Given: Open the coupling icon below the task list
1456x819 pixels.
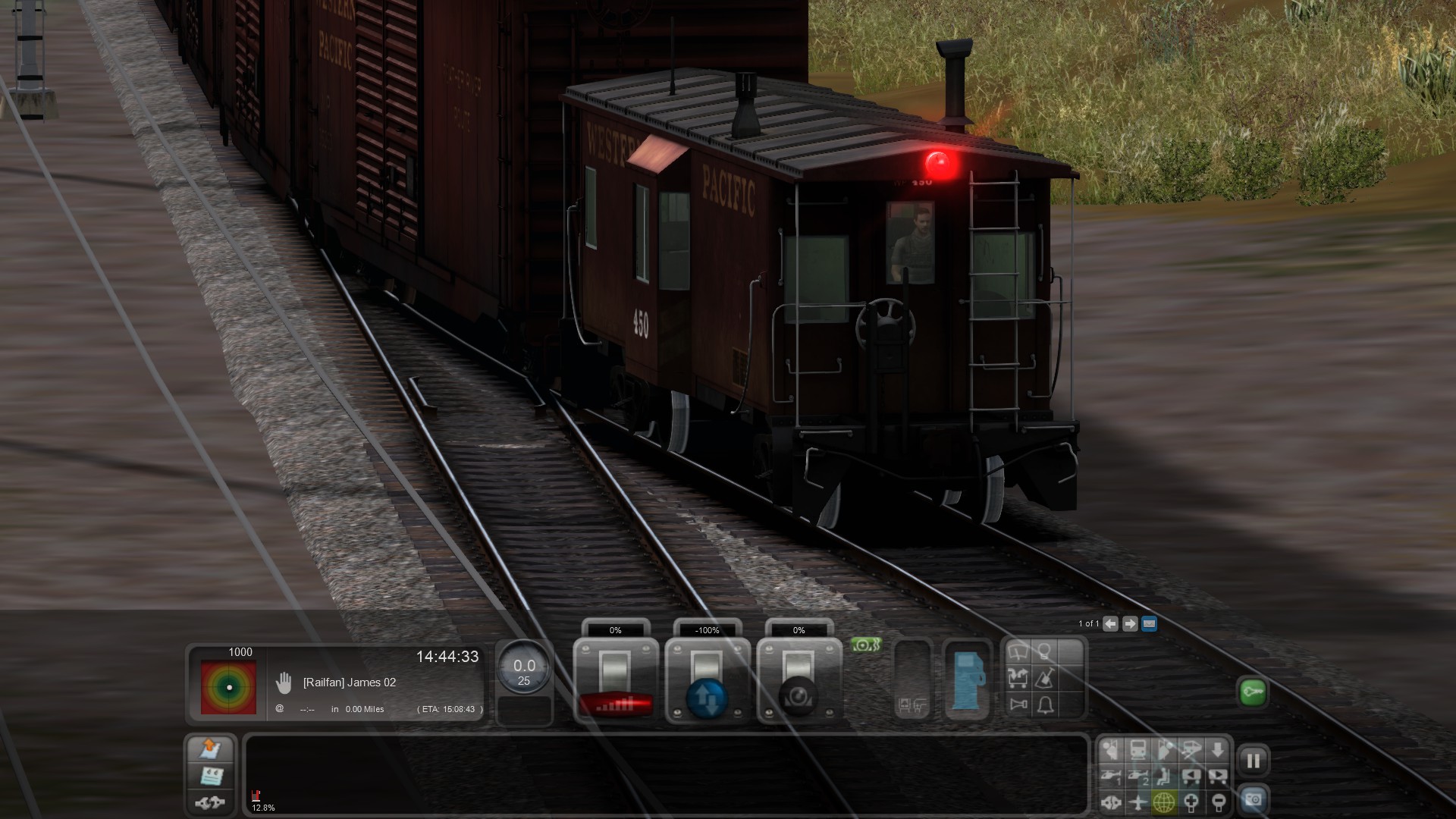Looking at the screenshot, I should click(210, 802).
